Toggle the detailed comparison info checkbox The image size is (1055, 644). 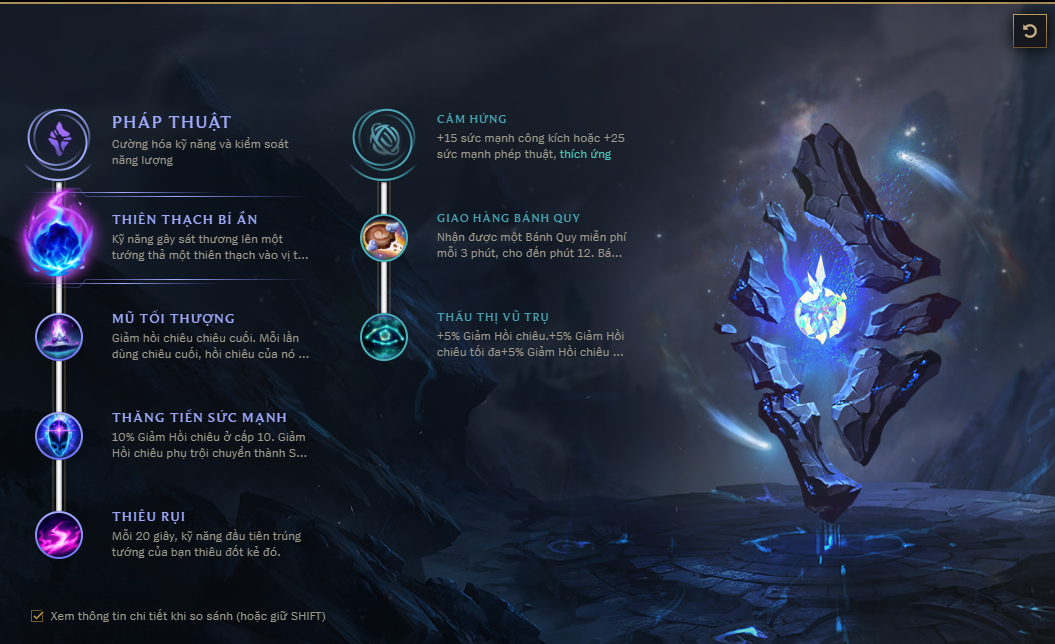[38, 616]
